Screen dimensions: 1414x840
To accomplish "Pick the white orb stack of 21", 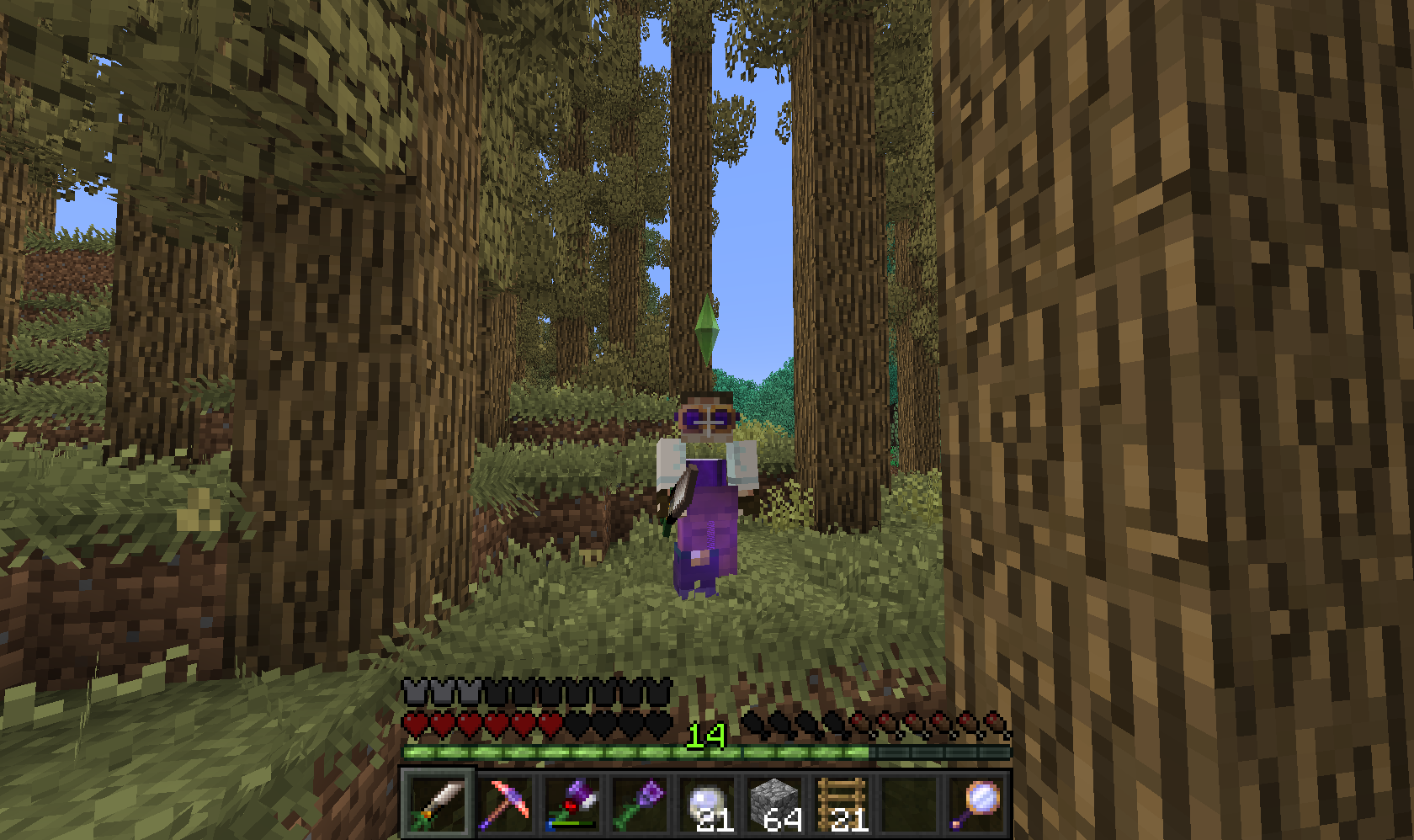I will [x=707, y=804].
